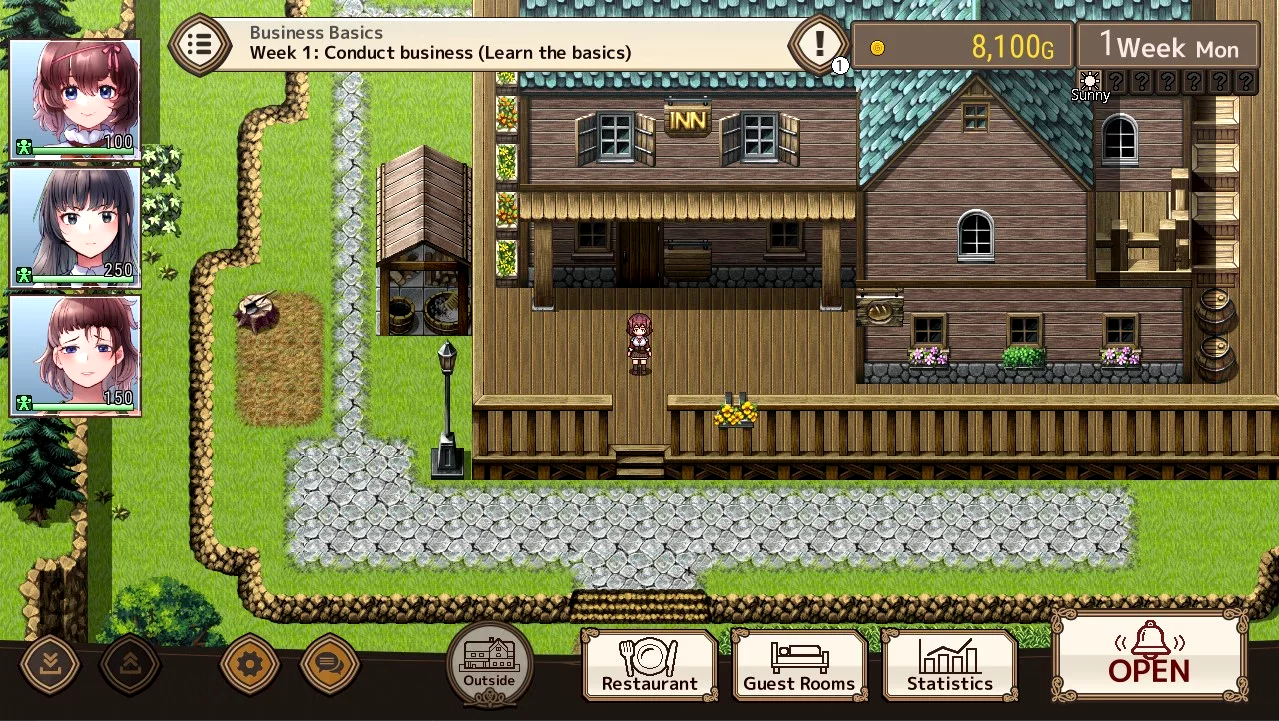Select the red-ribbon girl portrait
Viewport: 1279px width, 721px height.
click(x=75, y=99)
